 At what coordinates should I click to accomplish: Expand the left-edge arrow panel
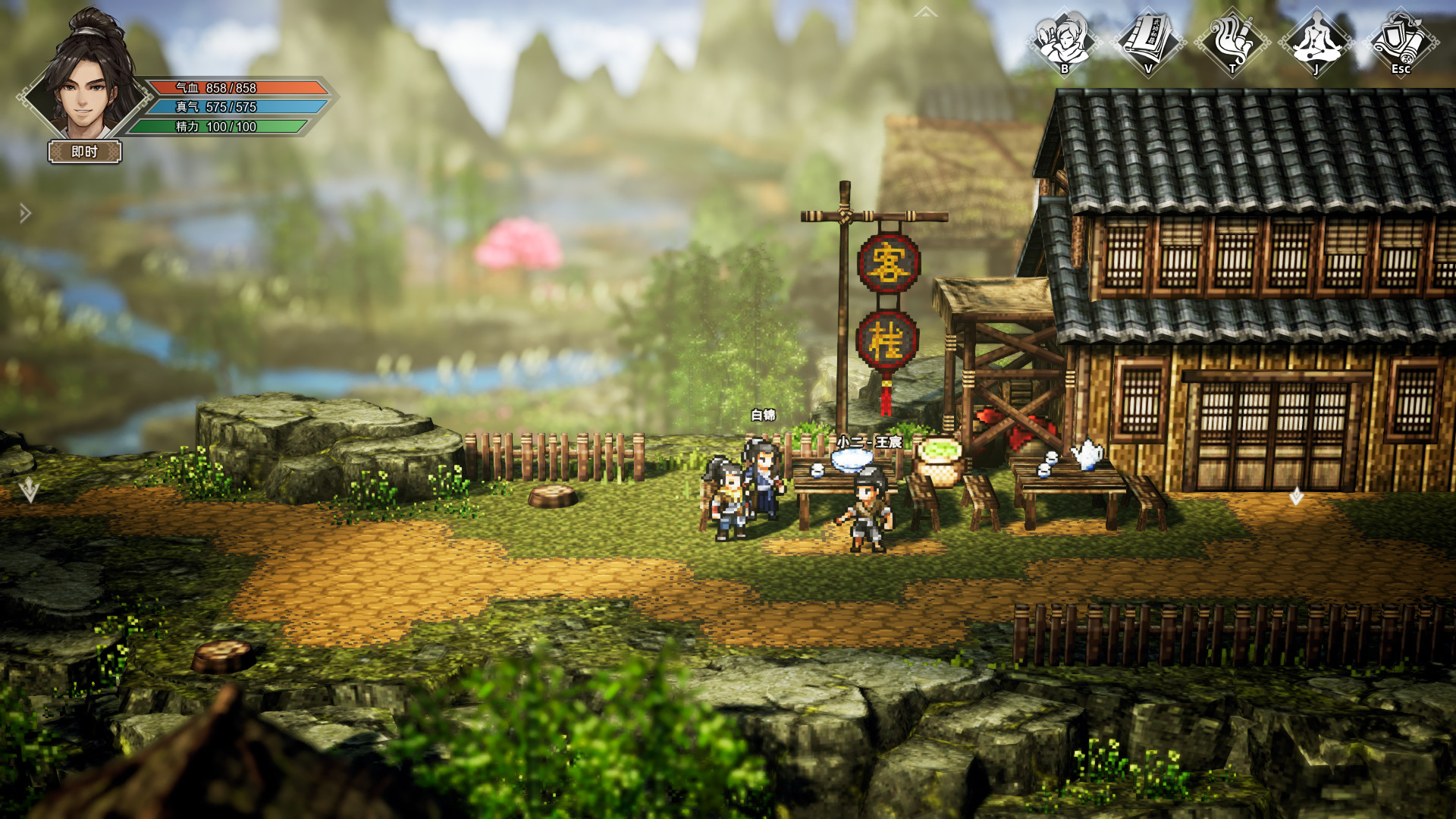click(25, 214)
